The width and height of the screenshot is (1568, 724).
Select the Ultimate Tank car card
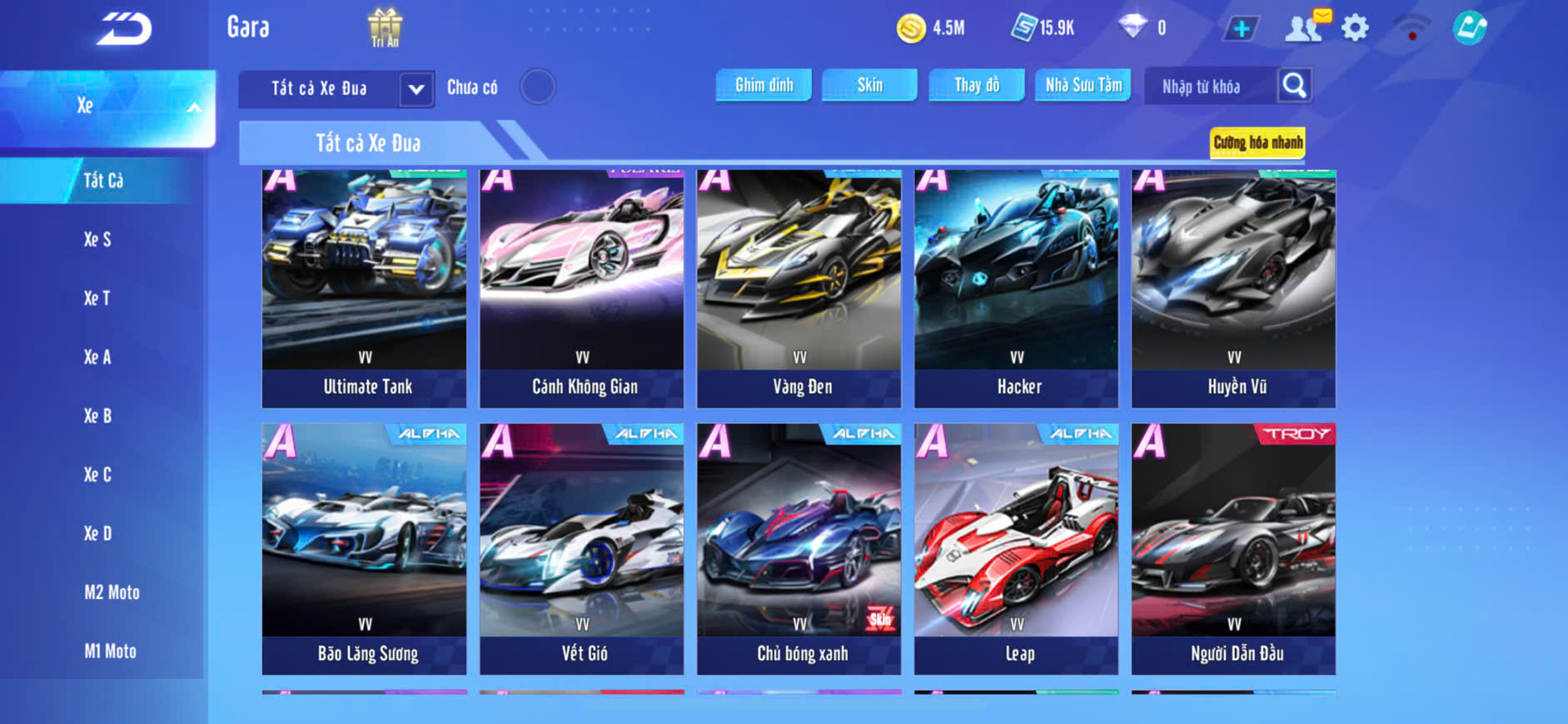click(365, 288)
